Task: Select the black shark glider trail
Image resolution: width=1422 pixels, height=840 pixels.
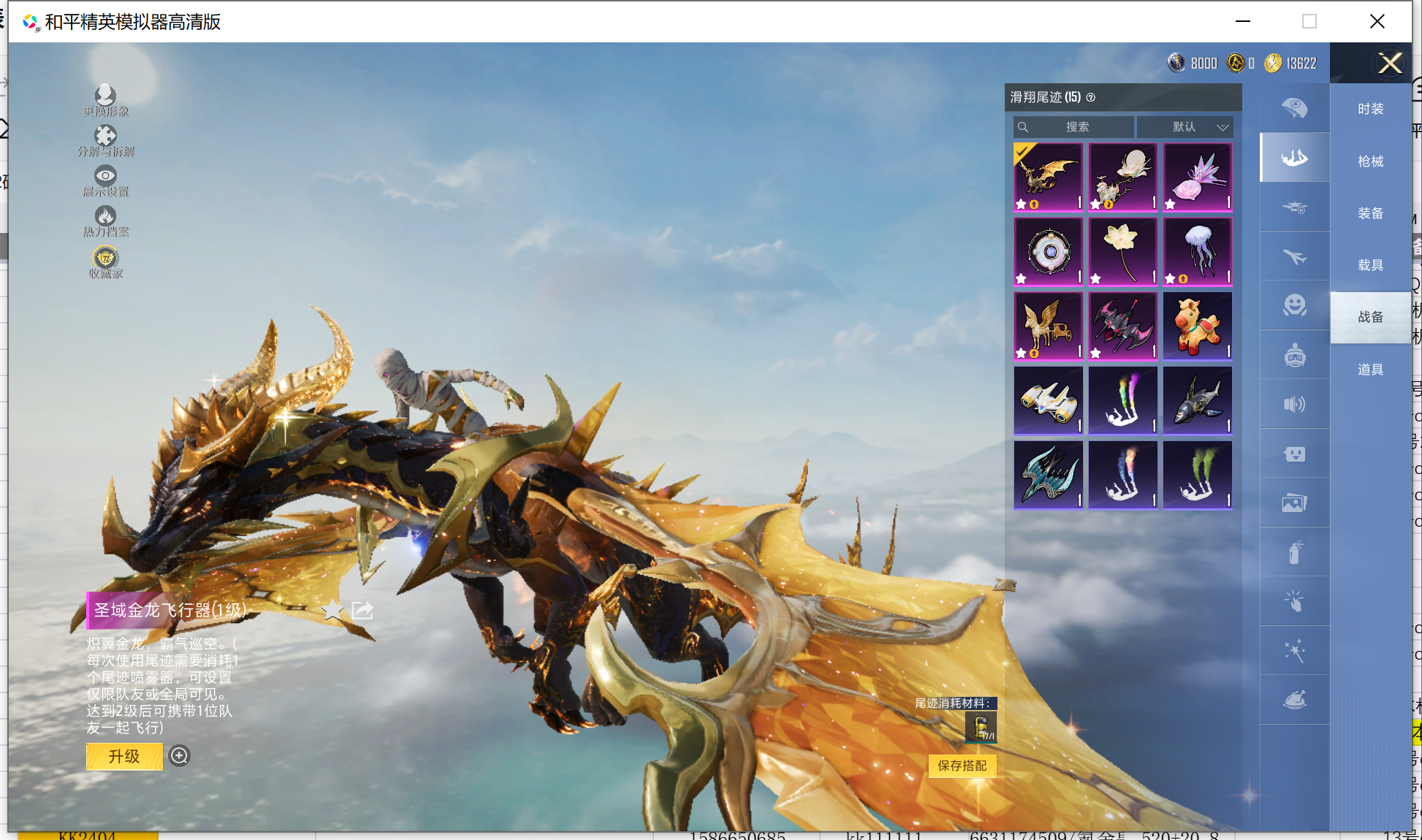Action: pos(1197,401)
